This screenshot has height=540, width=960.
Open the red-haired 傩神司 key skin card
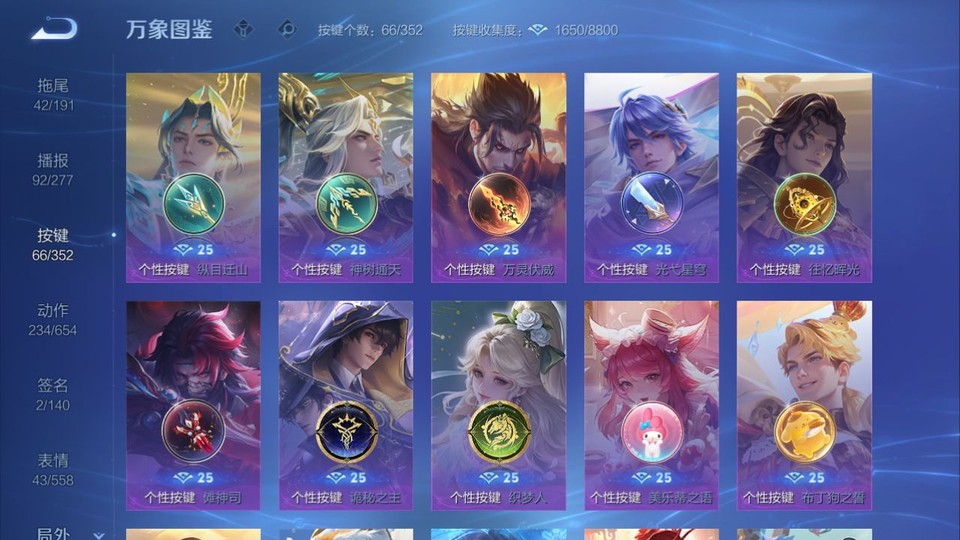pos(193,405)
